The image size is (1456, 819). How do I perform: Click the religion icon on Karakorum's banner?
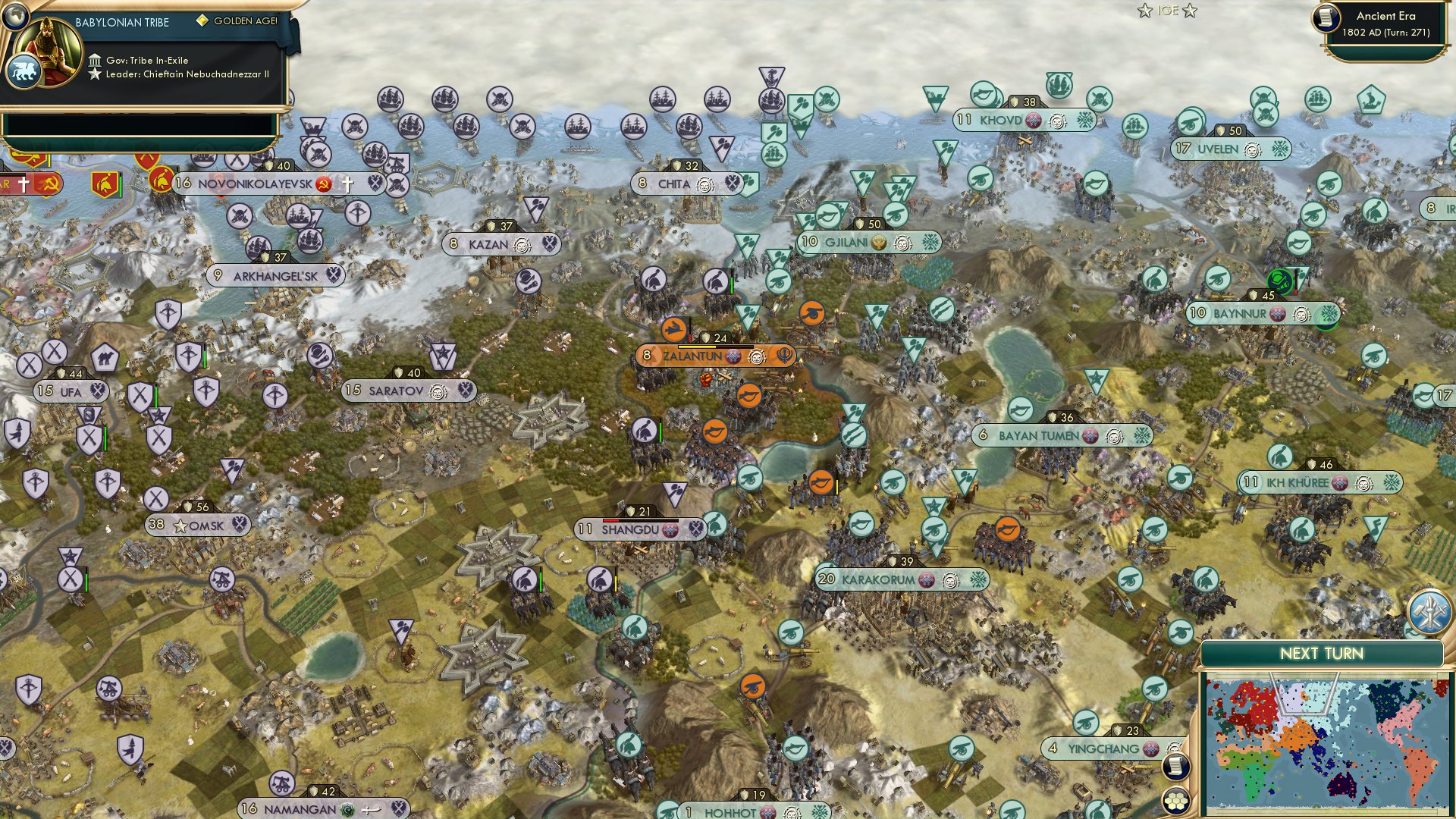926,579
